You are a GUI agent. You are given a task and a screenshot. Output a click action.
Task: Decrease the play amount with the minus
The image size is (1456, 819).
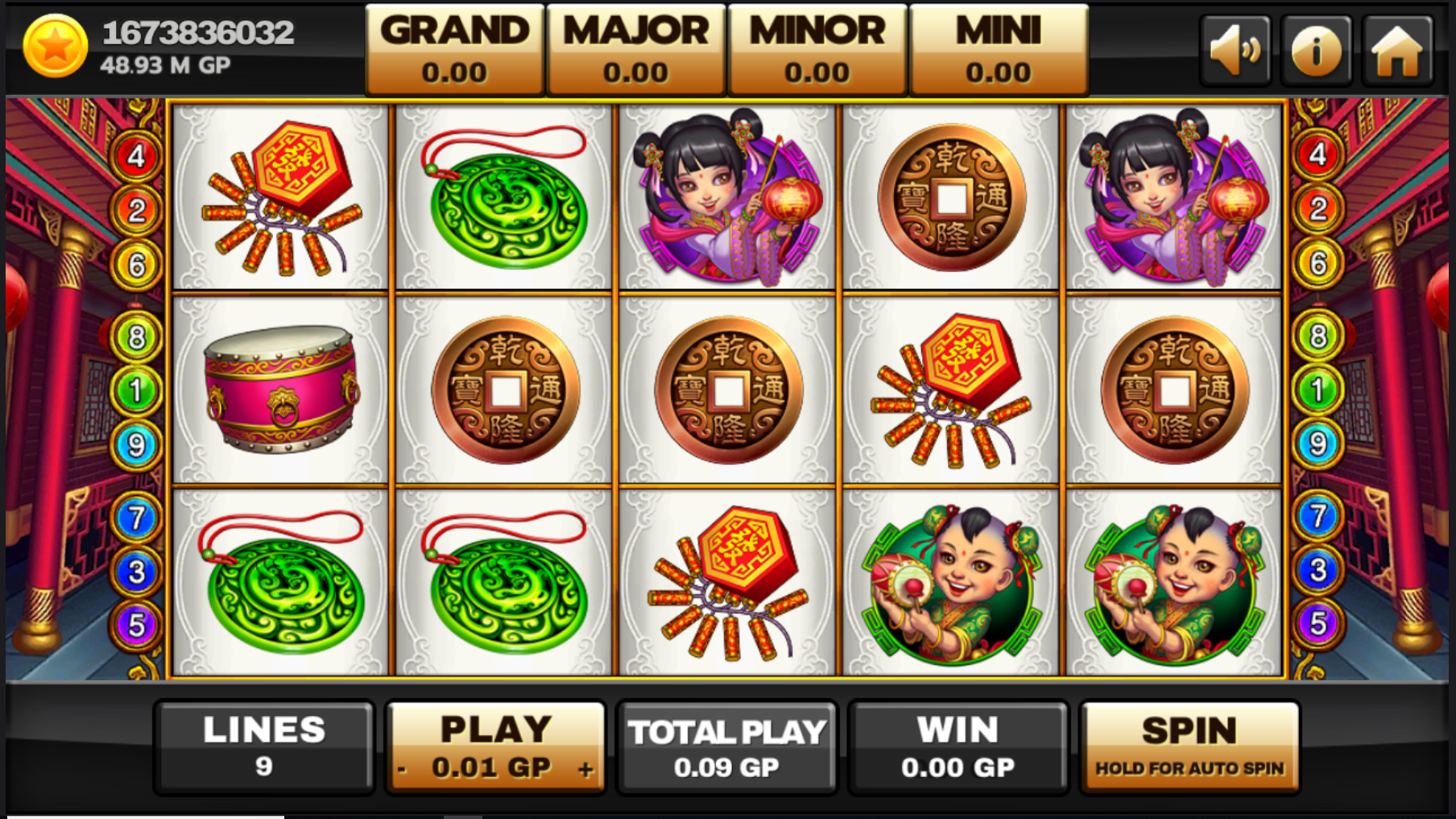pyautogui.click(x=402, y=769)
